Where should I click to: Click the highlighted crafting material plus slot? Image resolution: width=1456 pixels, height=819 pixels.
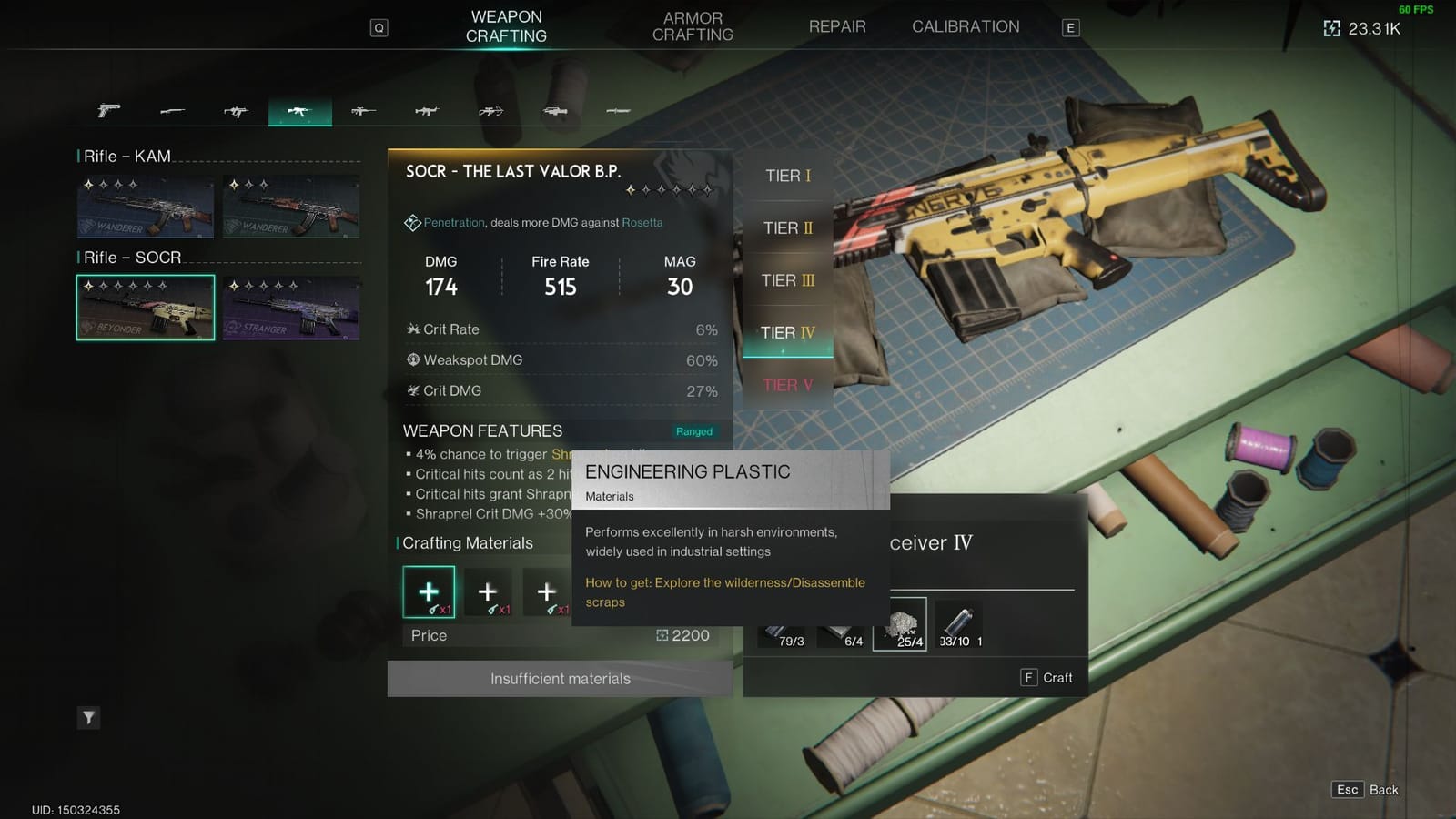(x=429, y=592)
